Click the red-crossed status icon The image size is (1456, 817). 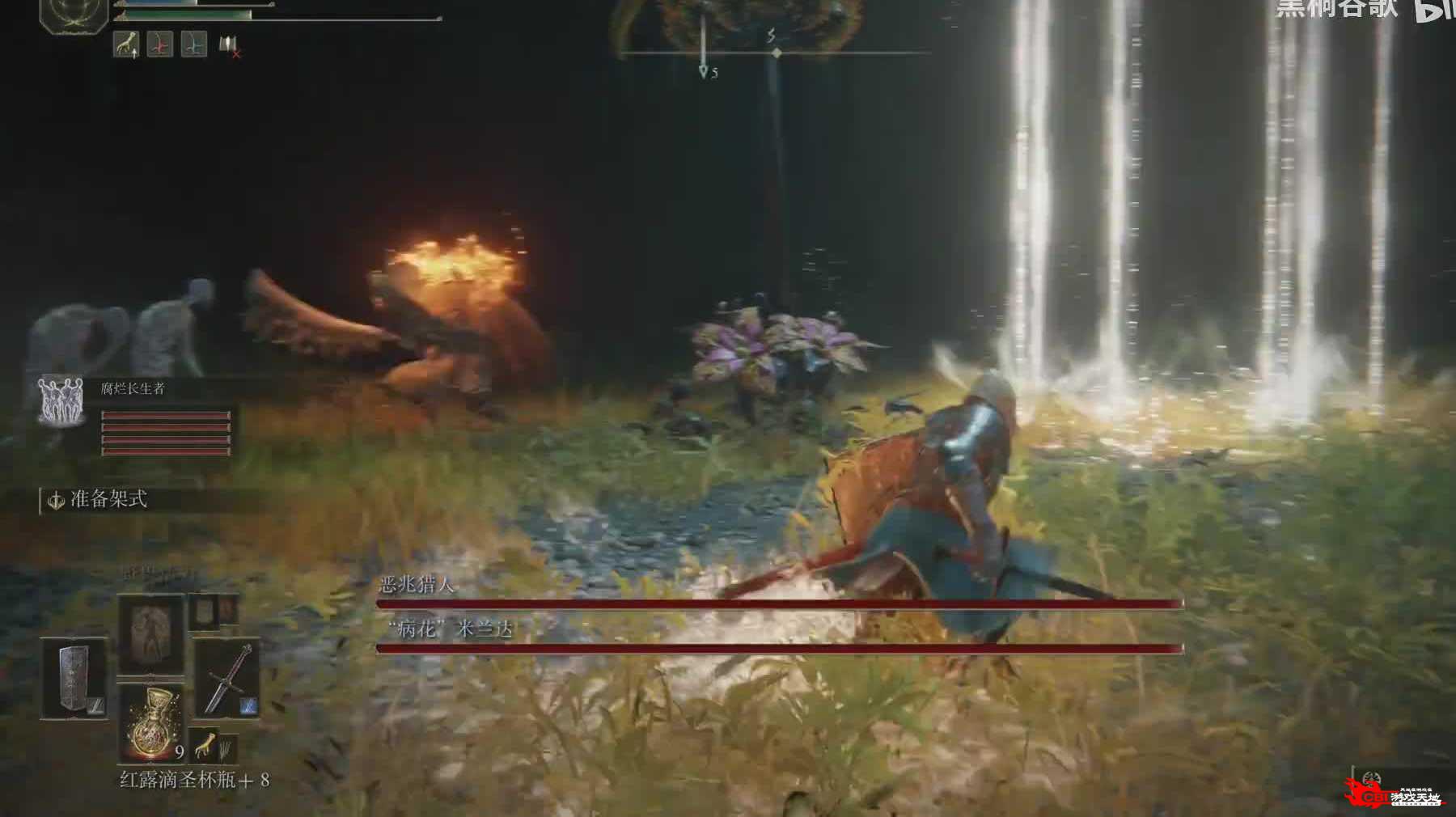point(229,46)
